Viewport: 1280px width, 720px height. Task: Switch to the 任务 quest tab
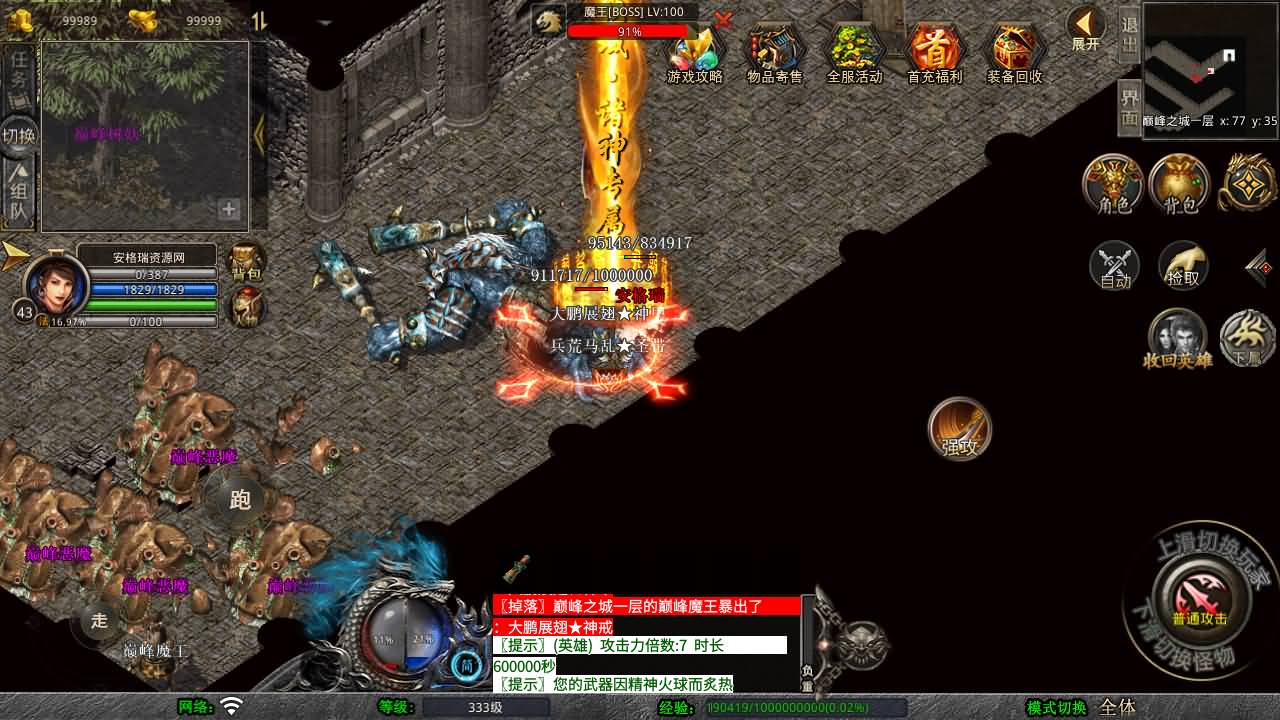tap(19, 74)
